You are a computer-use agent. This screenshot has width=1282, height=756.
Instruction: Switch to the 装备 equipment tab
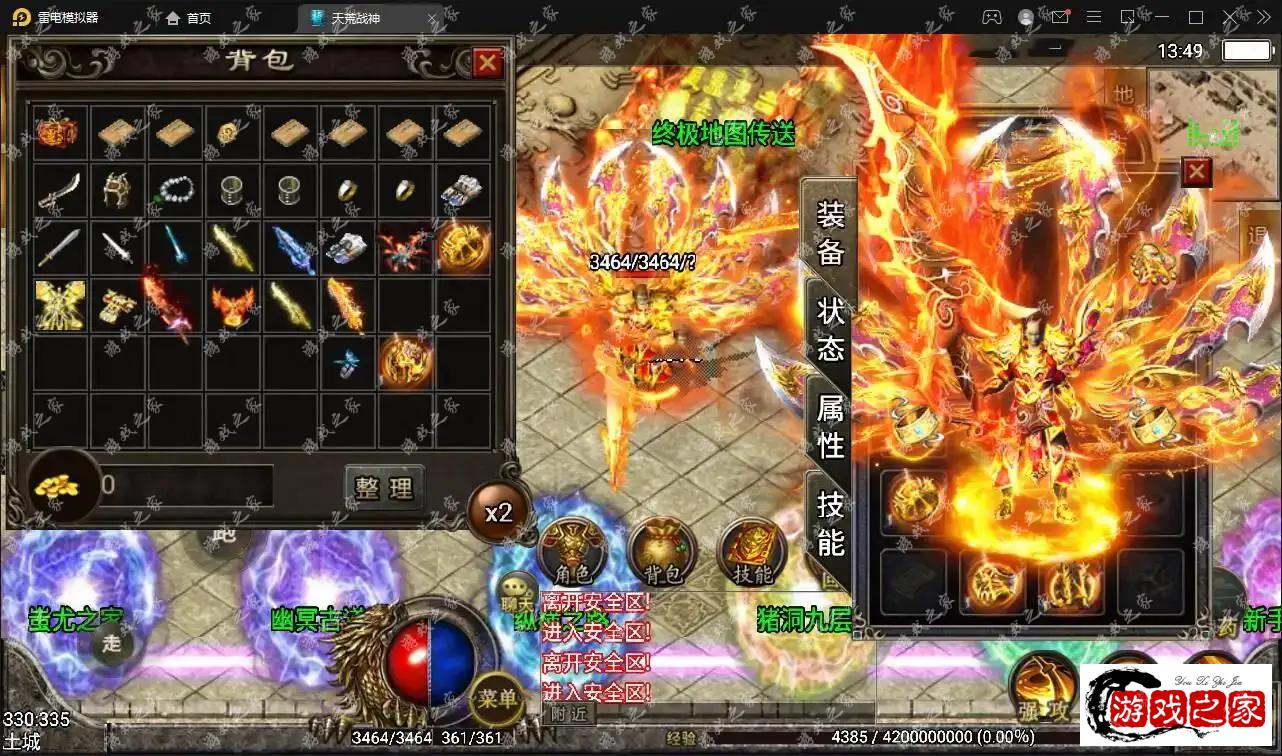click(x=831, y=232)
